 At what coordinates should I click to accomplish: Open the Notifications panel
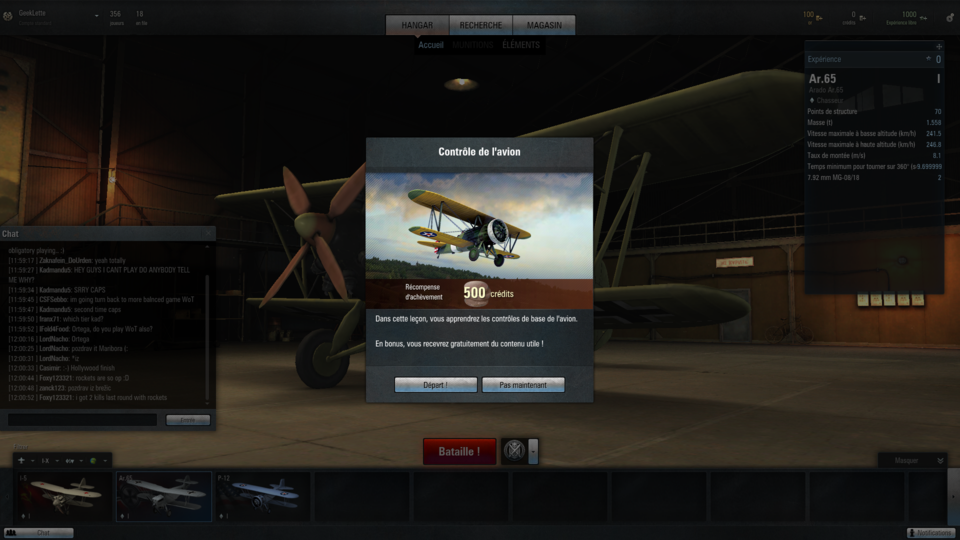(931, 533)
